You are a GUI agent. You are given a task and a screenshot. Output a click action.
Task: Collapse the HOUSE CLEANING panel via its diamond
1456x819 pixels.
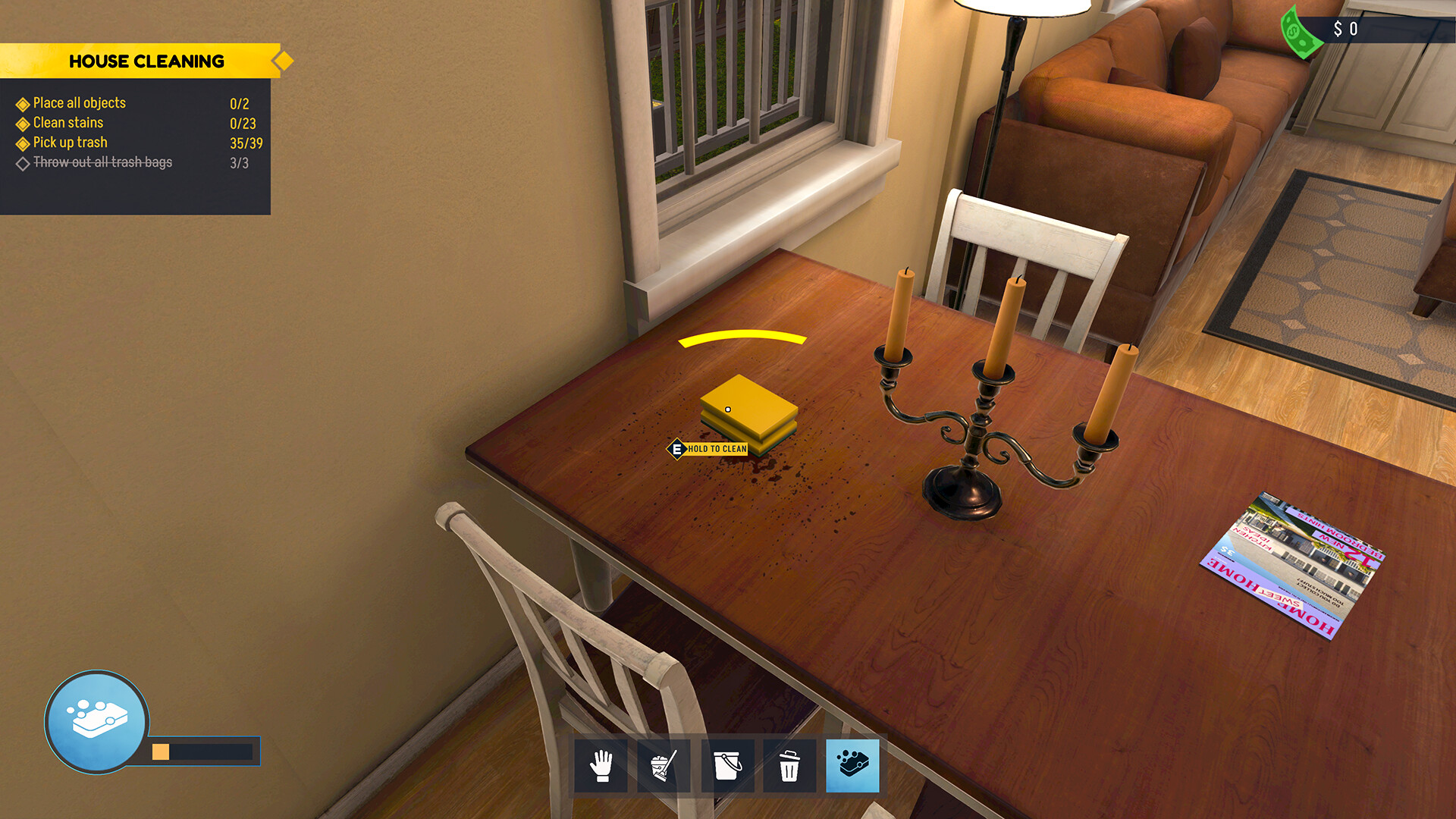(x=283, y=60)
